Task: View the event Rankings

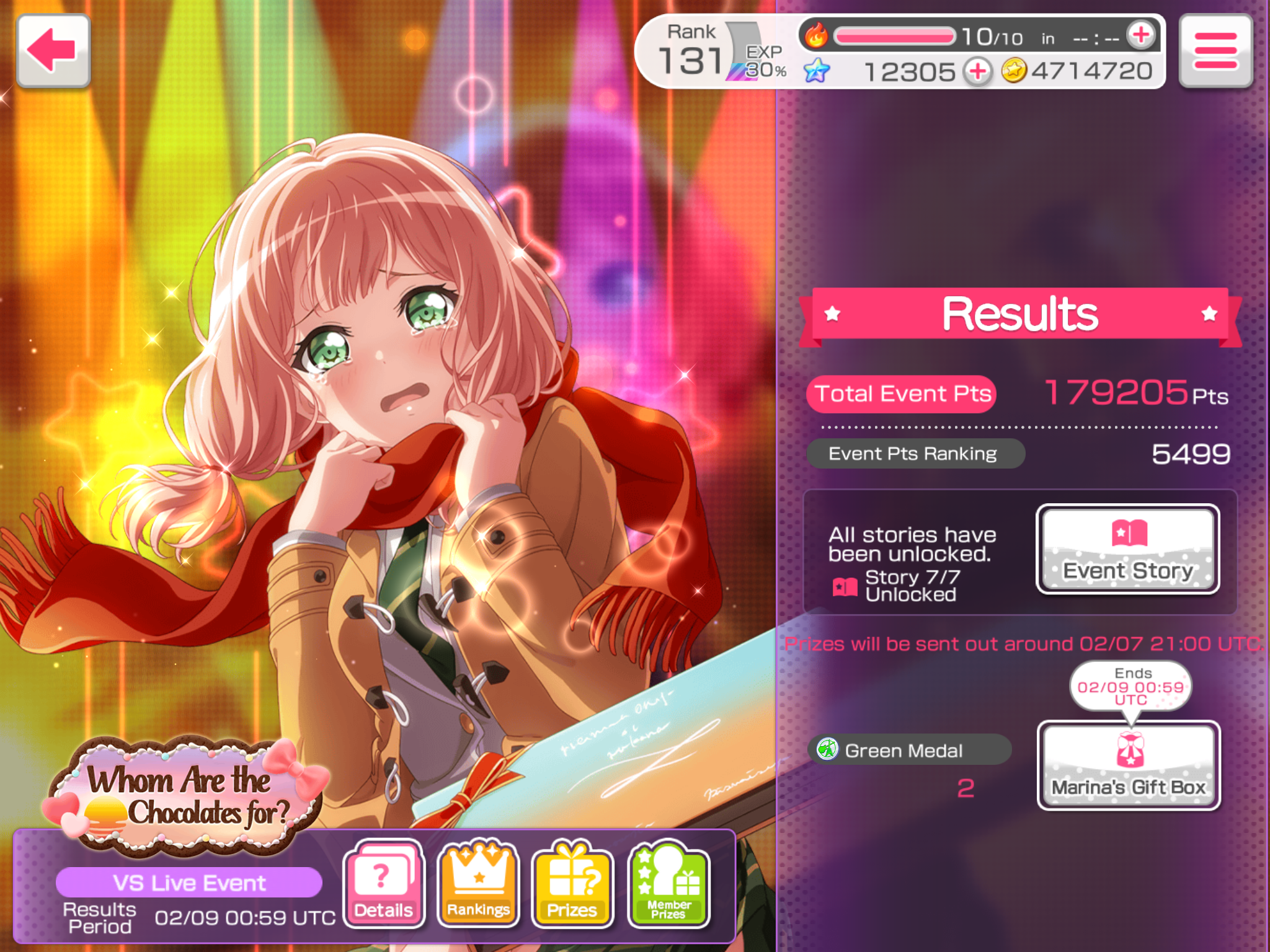Action: 478,883
